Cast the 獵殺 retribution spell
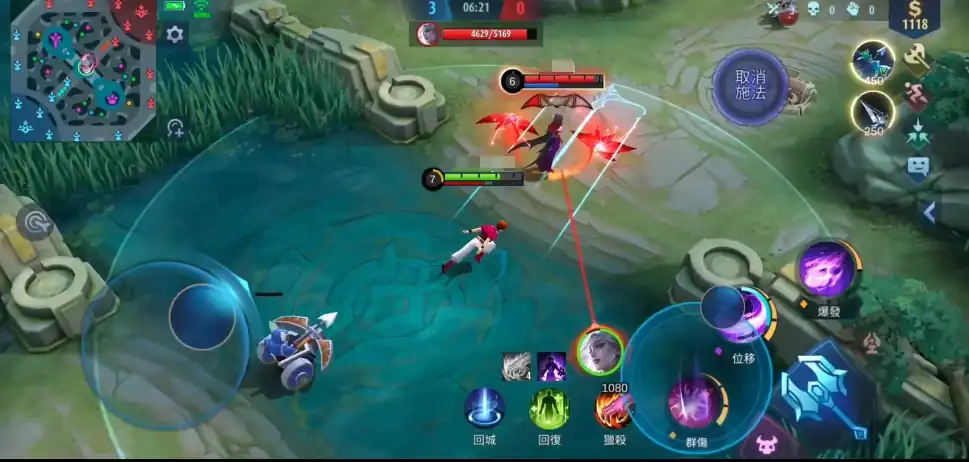Screen dimensions: 969x462 click(x=612, y=408)
